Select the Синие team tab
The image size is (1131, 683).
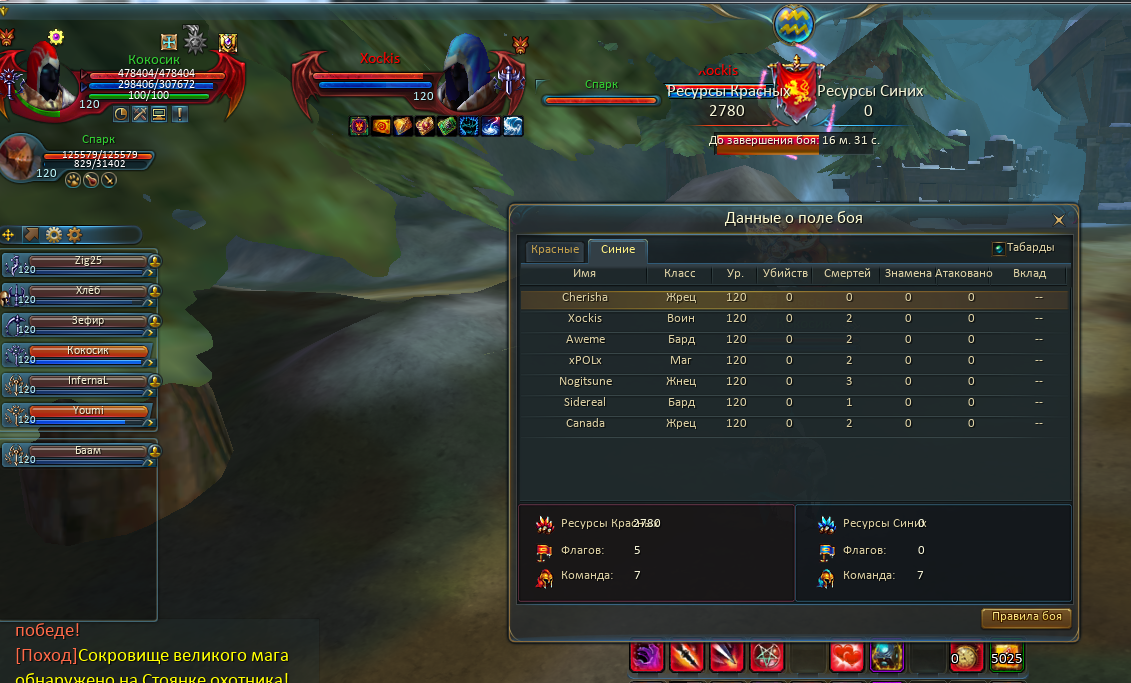tap(618, 250)
